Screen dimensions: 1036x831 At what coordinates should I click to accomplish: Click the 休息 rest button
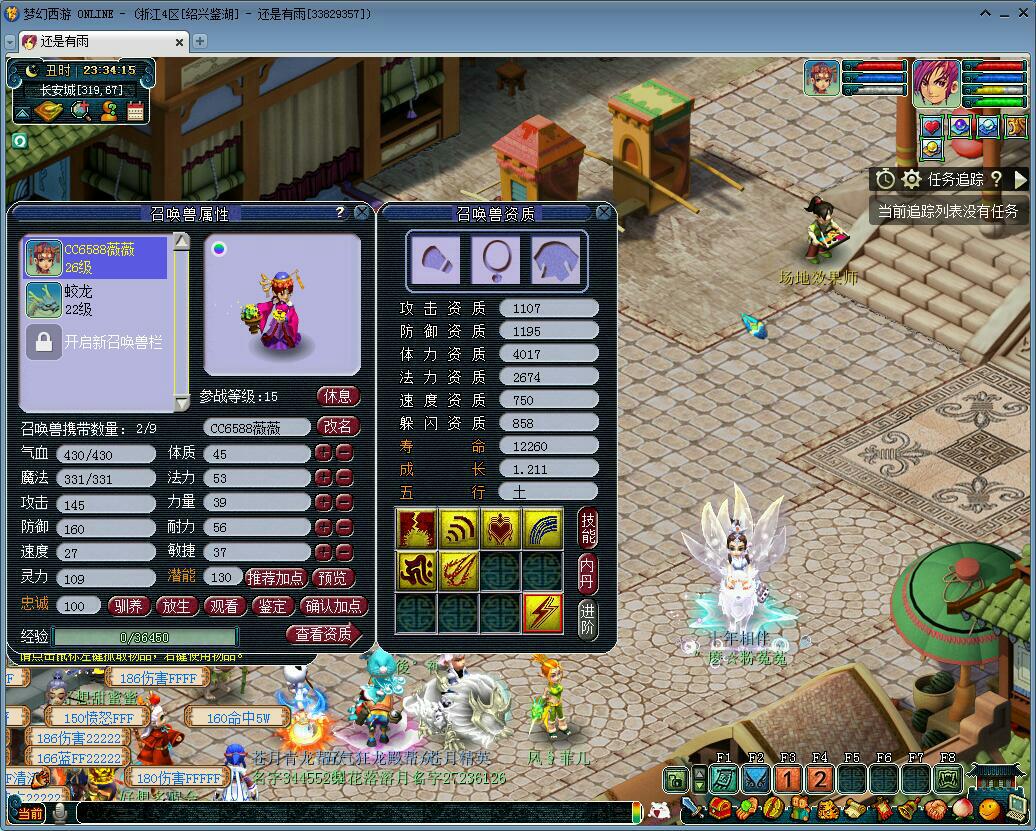pos(338,396)
